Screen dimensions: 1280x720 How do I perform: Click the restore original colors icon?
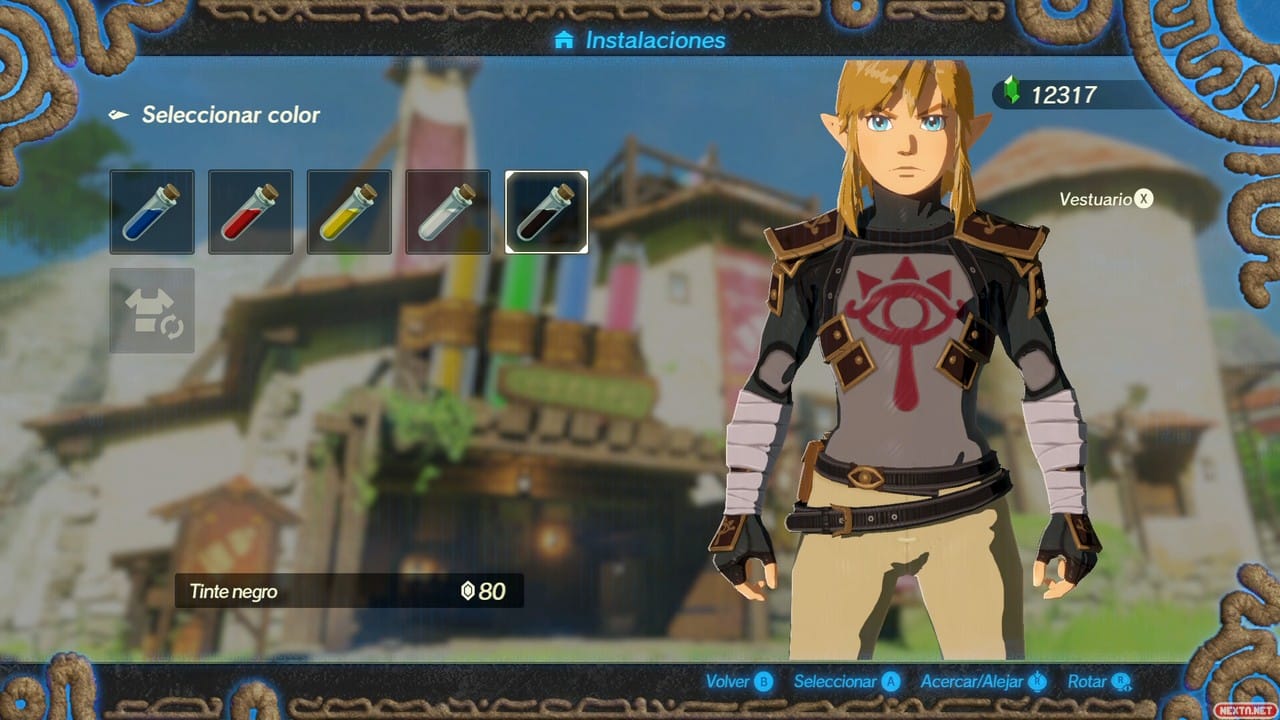coord(151,308)
